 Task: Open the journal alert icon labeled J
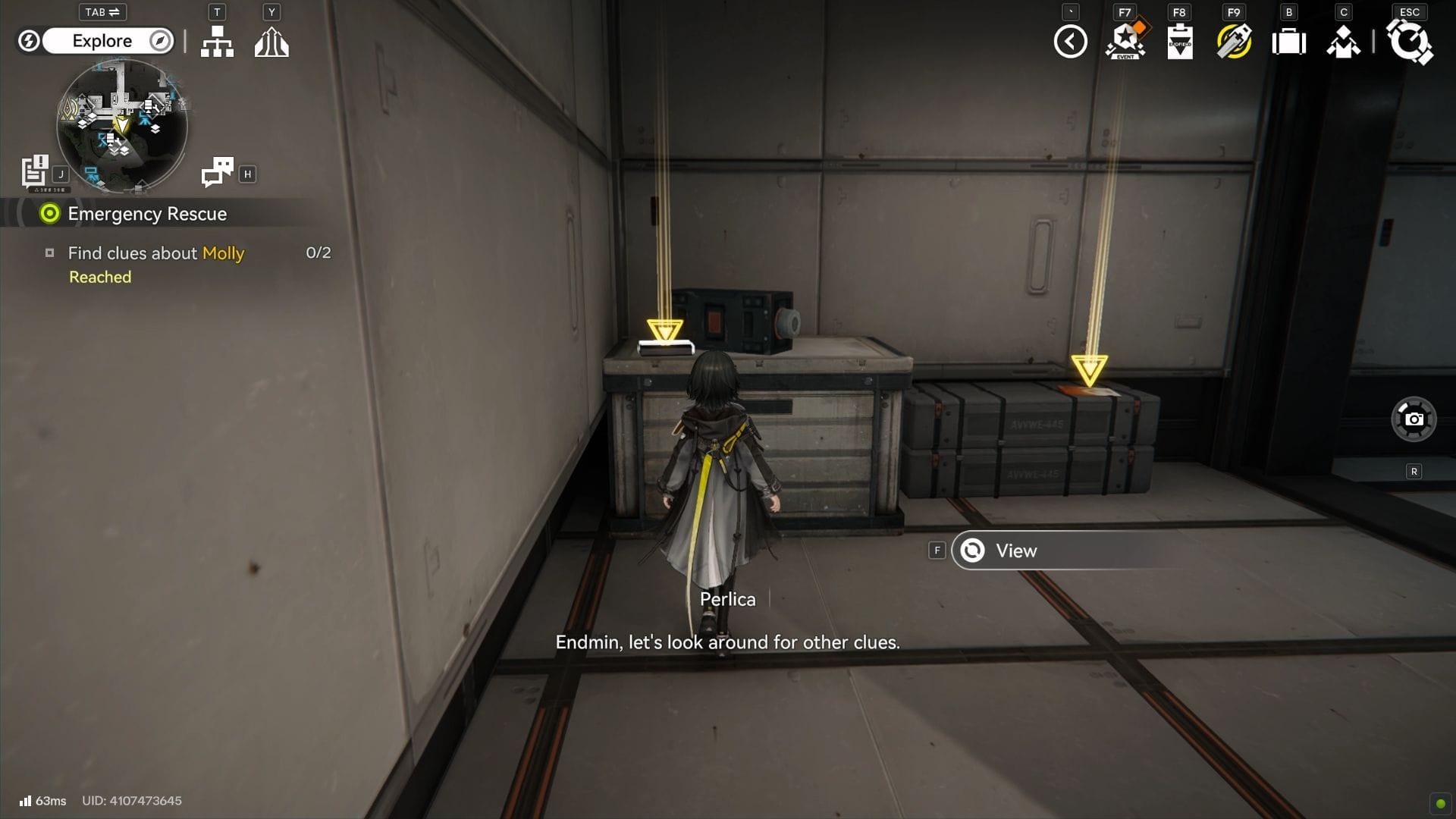pyautogui.click(x=34, y=172)
